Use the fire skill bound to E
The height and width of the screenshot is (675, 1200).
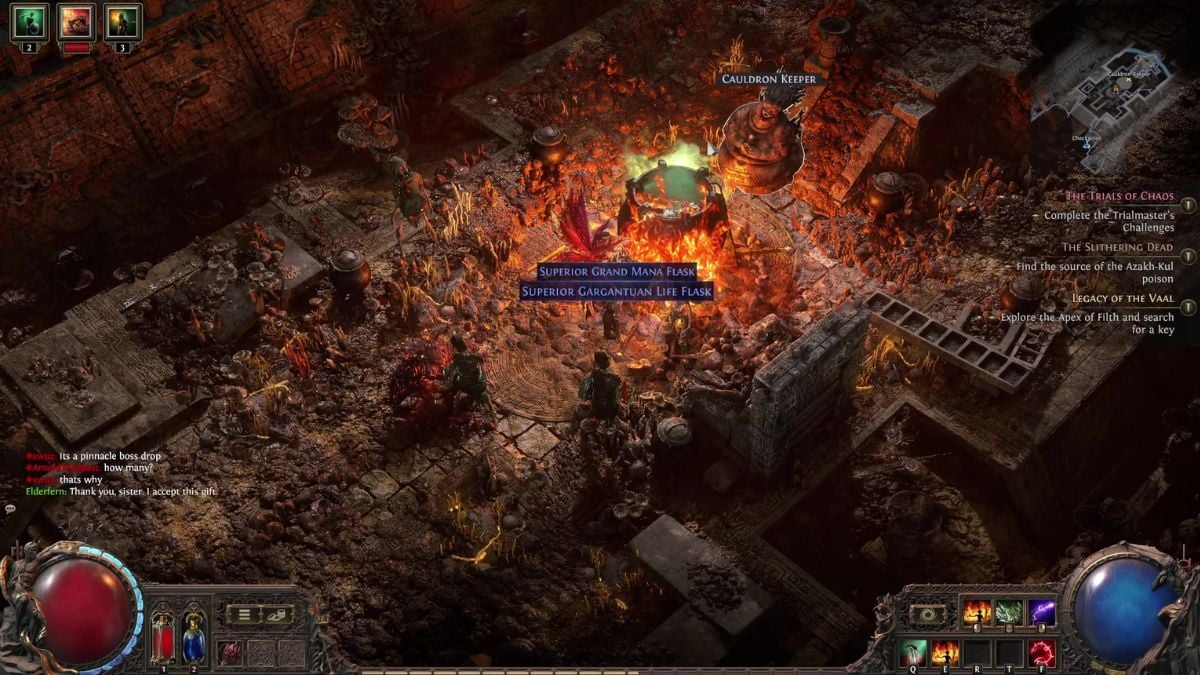point(944,652)
